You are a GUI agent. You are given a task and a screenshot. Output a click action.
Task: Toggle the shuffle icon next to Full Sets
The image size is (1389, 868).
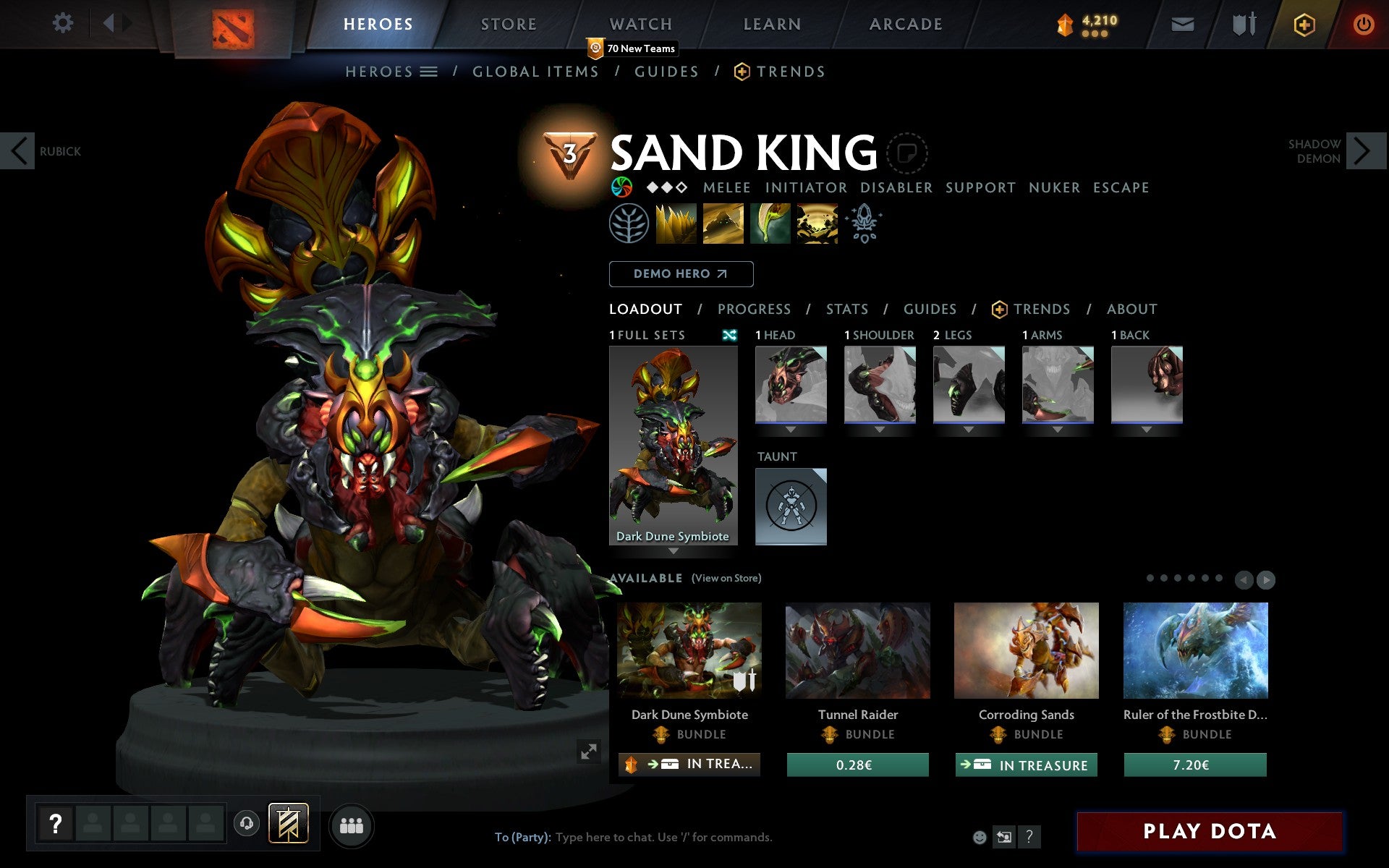(x=731, y=335)
